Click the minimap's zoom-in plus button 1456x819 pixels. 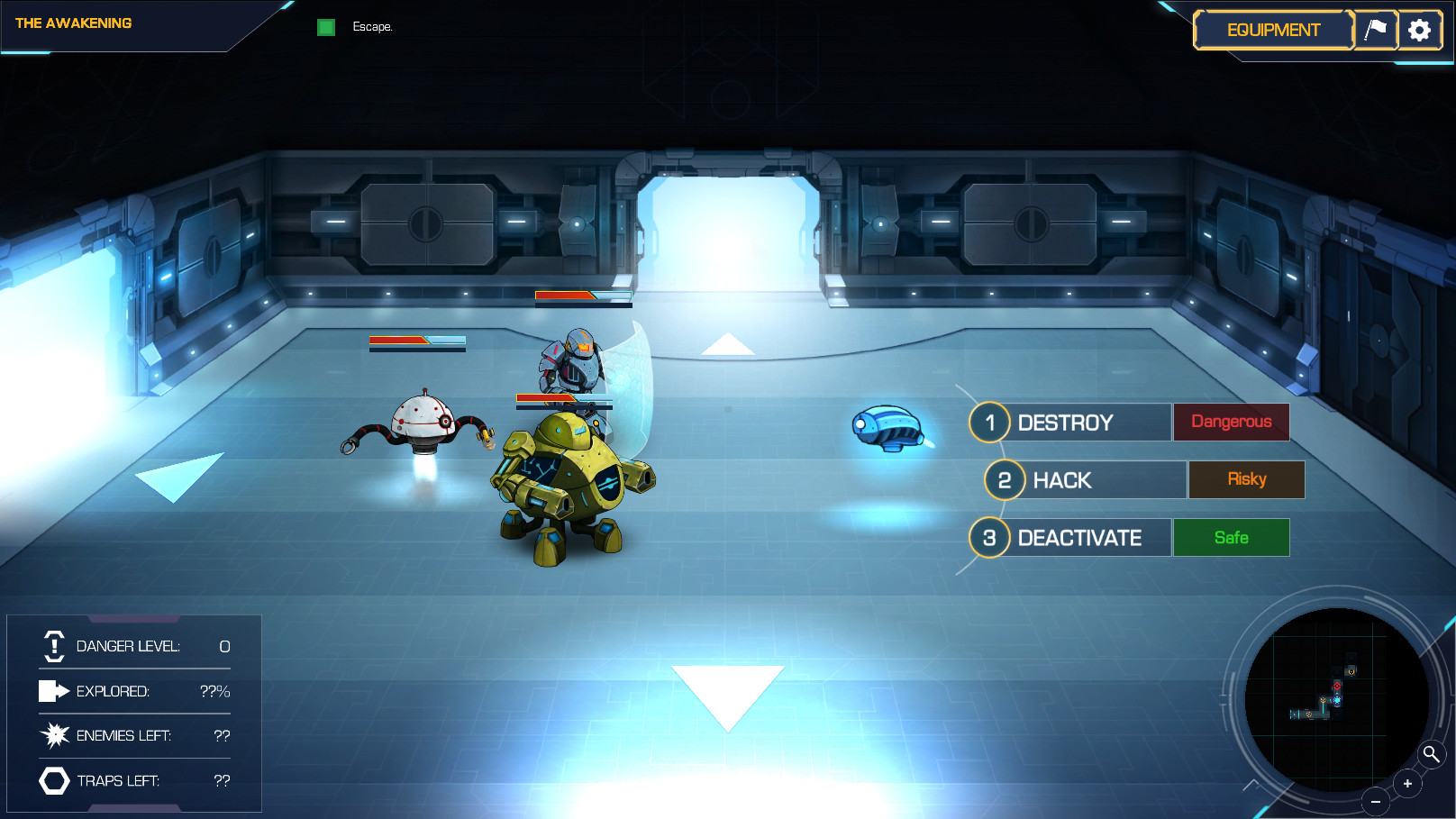coord(1407,784)
